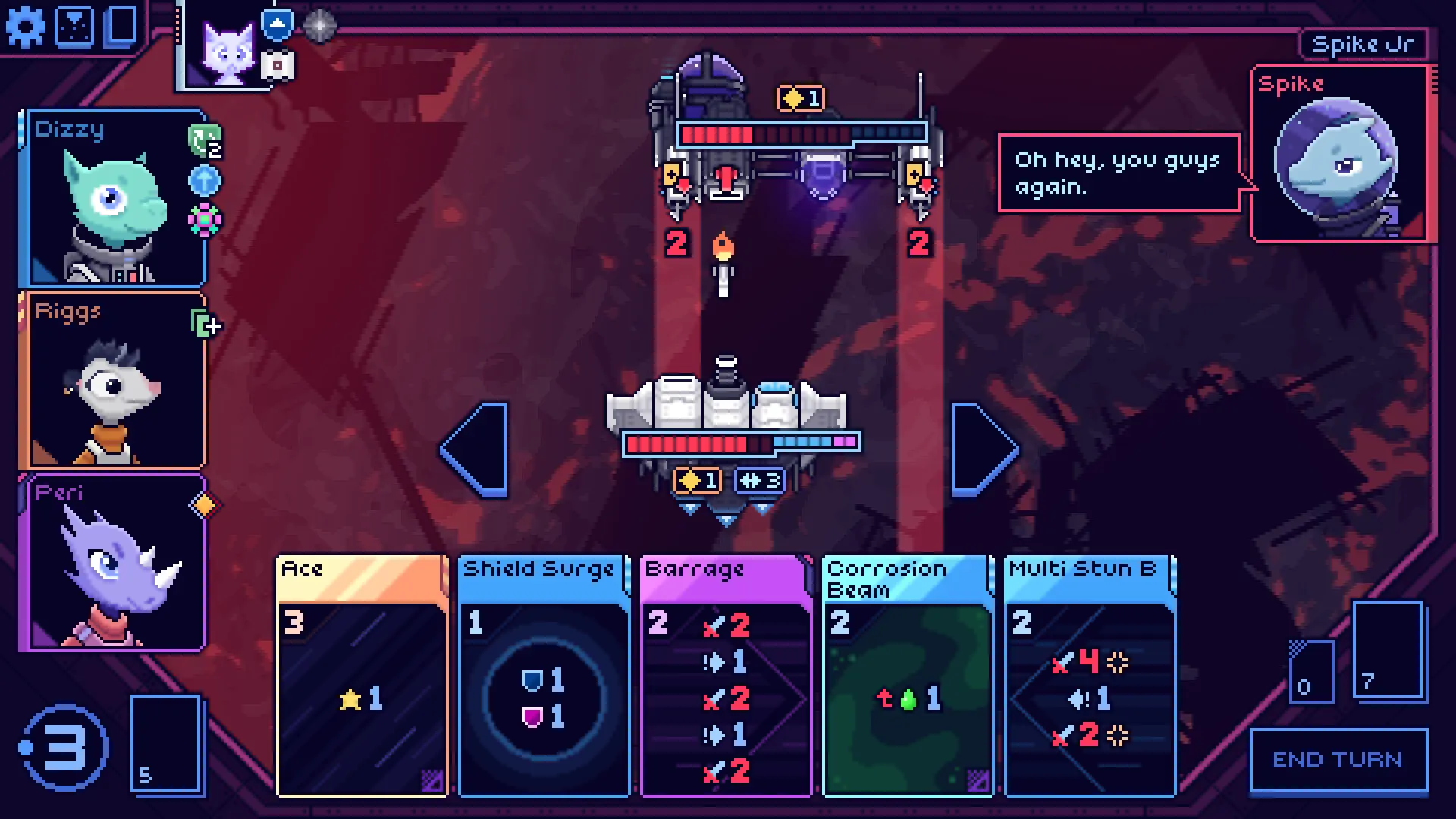Click the targeting reticle icon near the top

318,26
